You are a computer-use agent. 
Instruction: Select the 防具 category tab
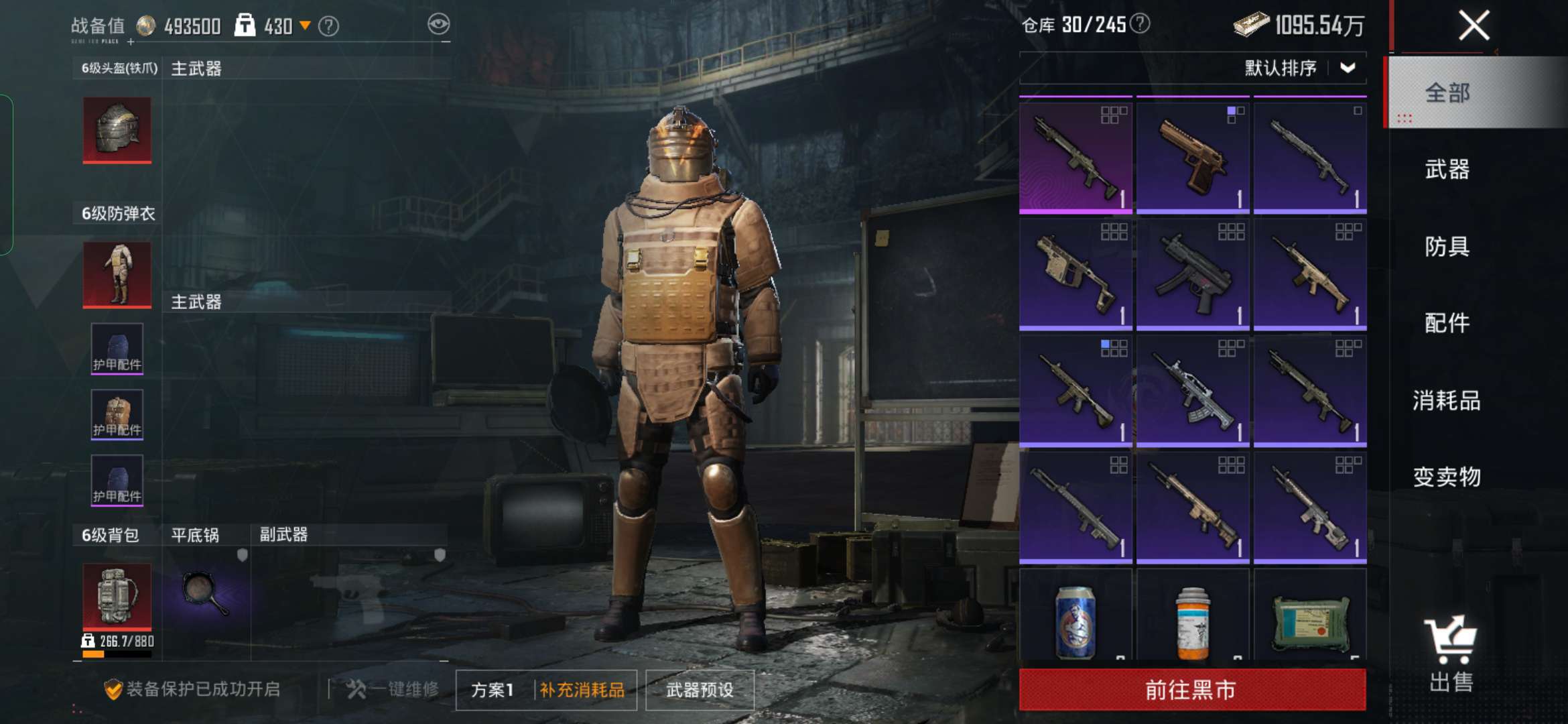(1447, 246)
